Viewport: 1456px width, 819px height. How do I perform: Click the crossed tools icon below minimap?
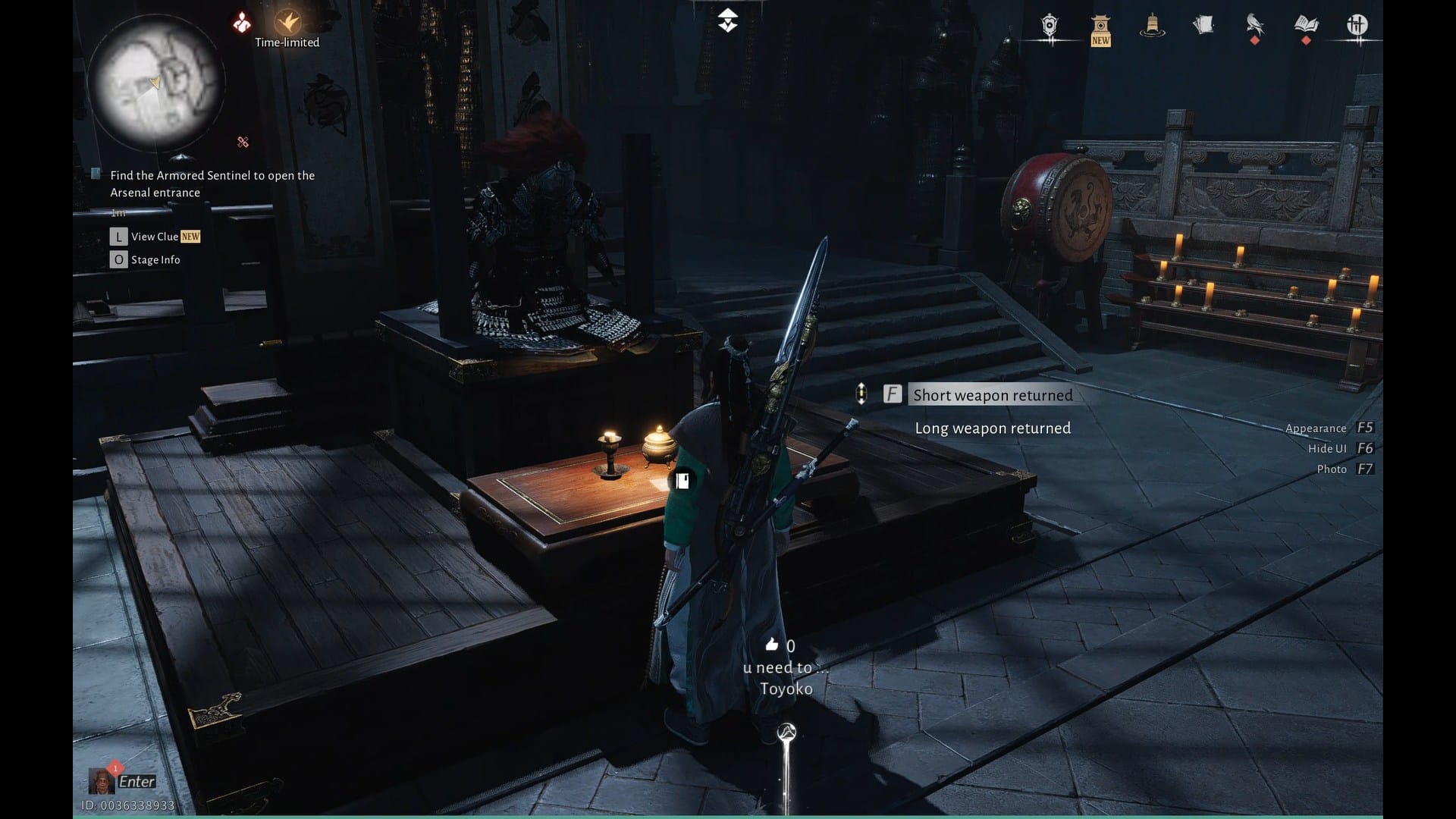243,142
